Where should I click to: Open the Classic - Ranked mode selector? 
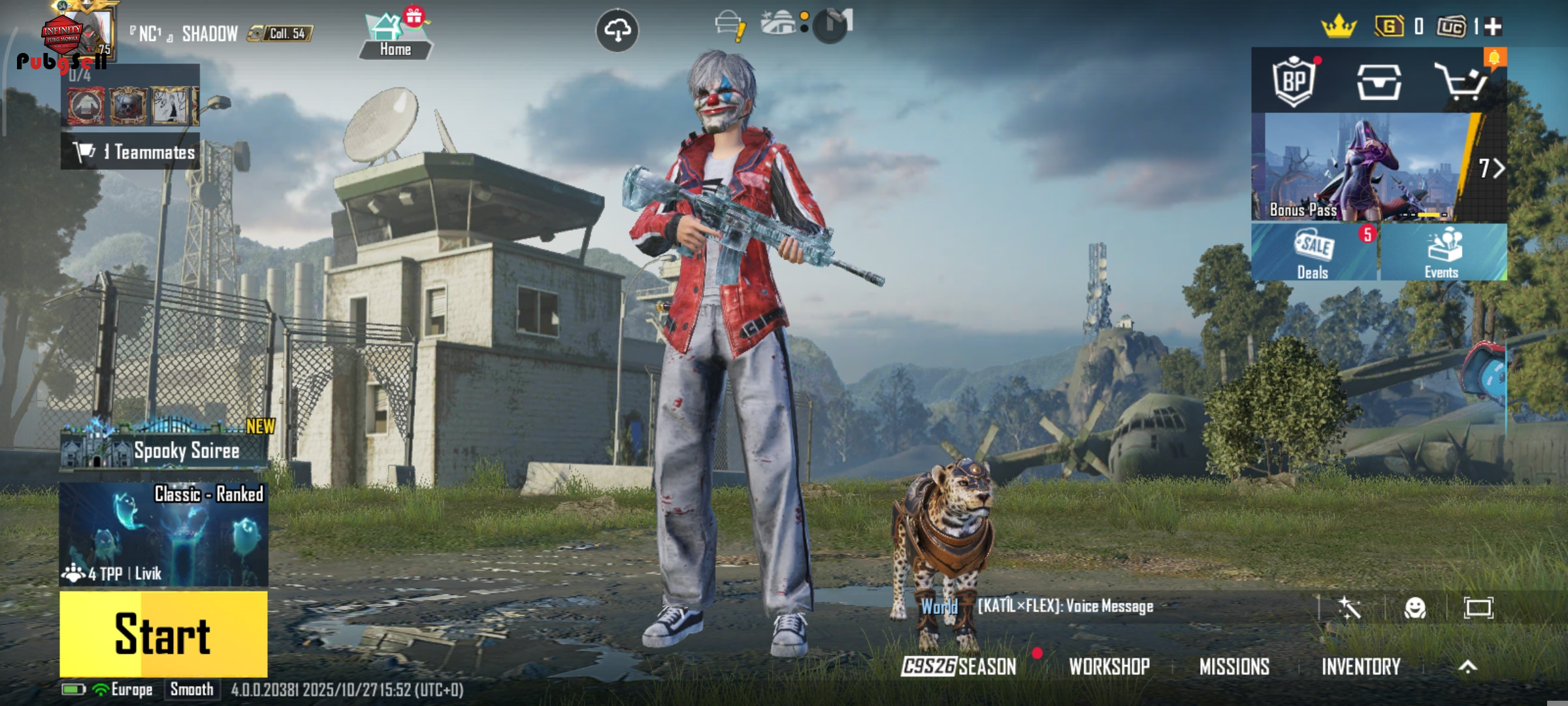163,534
